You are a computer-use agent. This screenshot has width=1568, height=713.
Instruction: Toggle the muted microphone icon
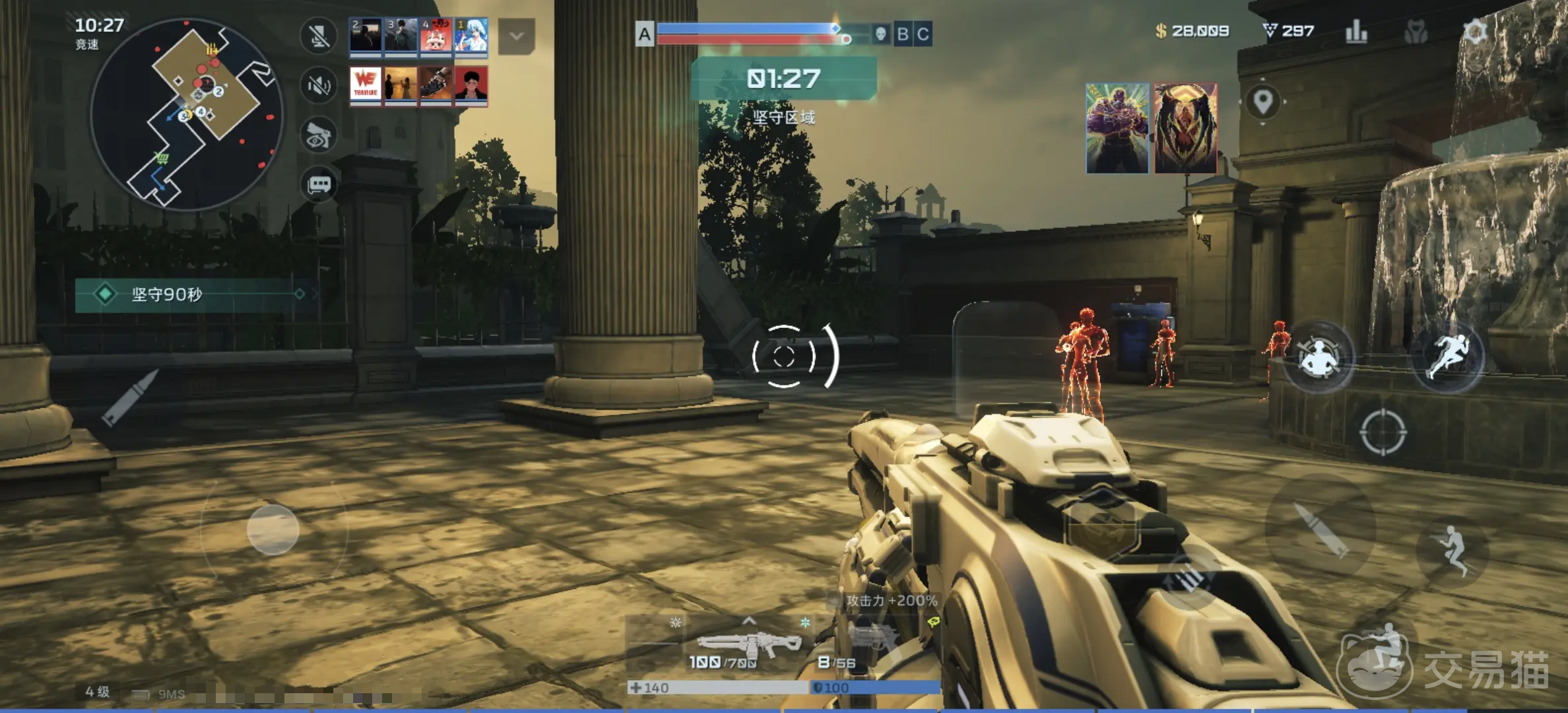319,36
